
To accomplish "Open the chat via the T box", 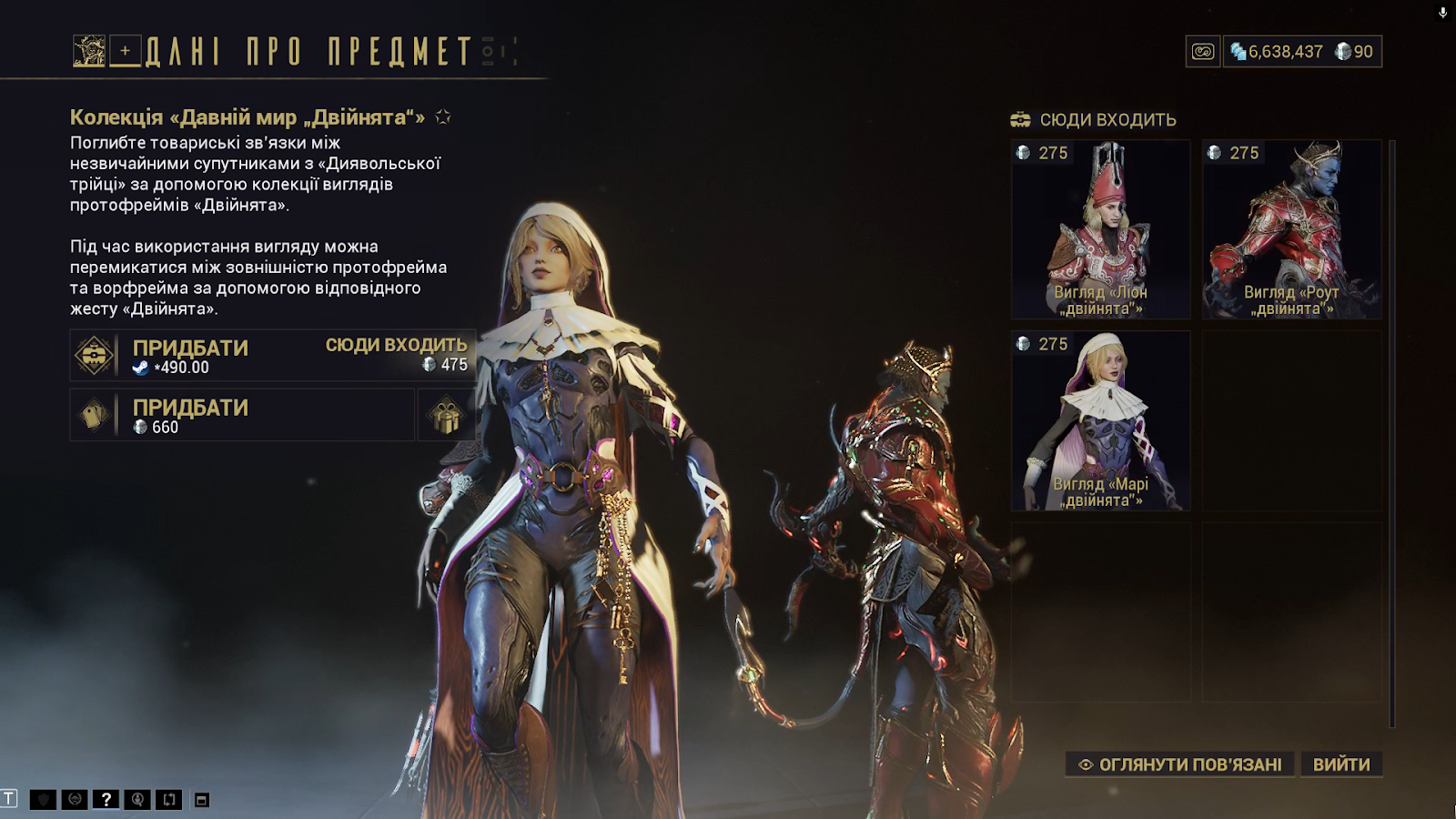I will tap(9, 799).
